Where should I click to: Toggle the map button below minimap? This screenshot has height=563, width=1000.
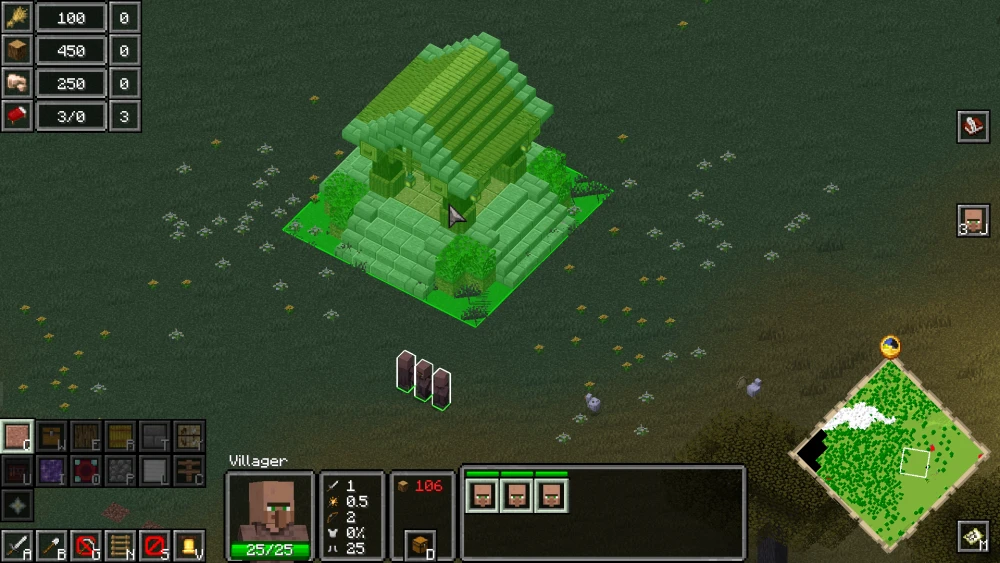(973, 537)
